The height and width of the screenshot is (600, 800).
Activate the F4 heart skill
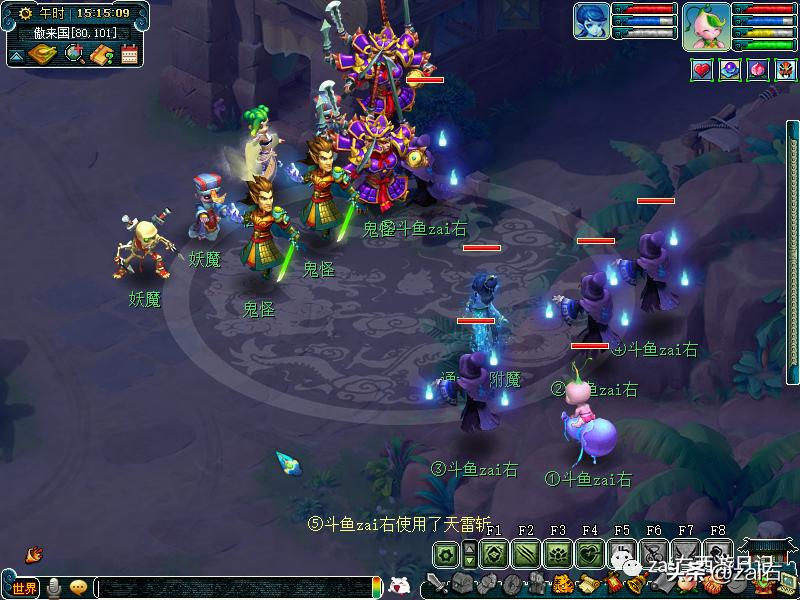pyautogui.click(x=590, y=554)
